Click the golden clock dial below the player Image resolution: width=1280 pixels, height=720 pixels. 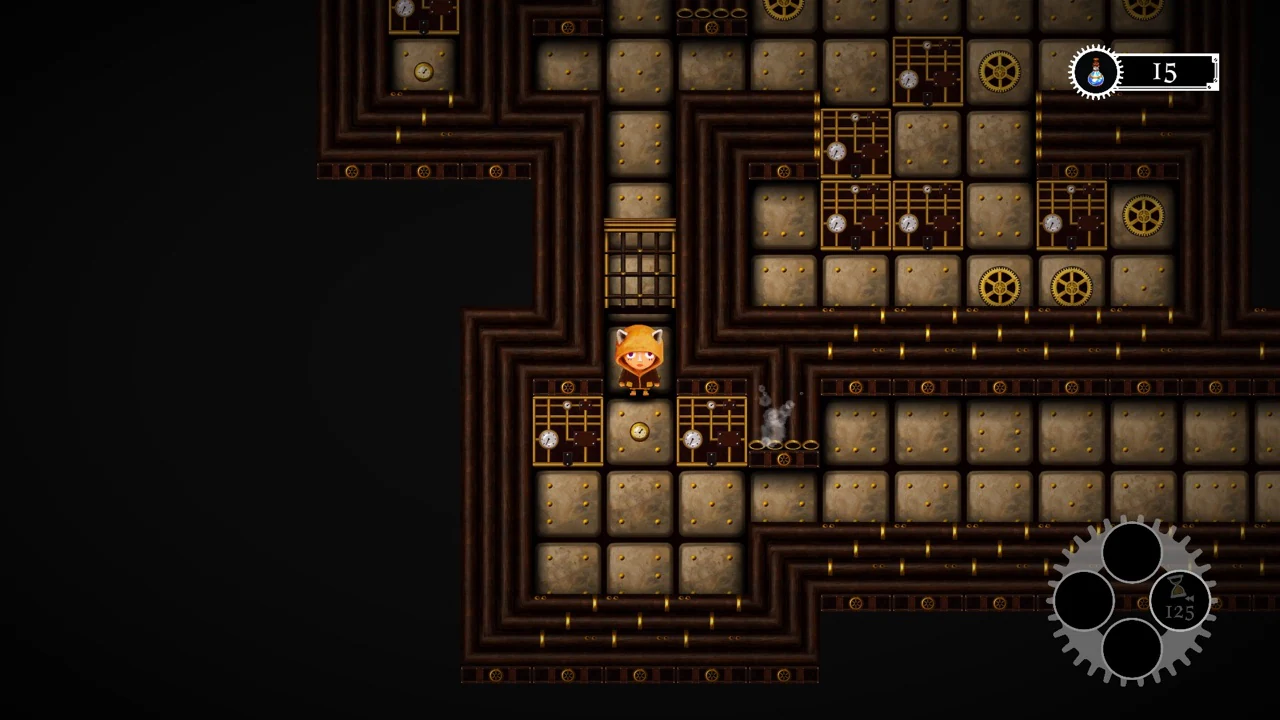point(638,430)
